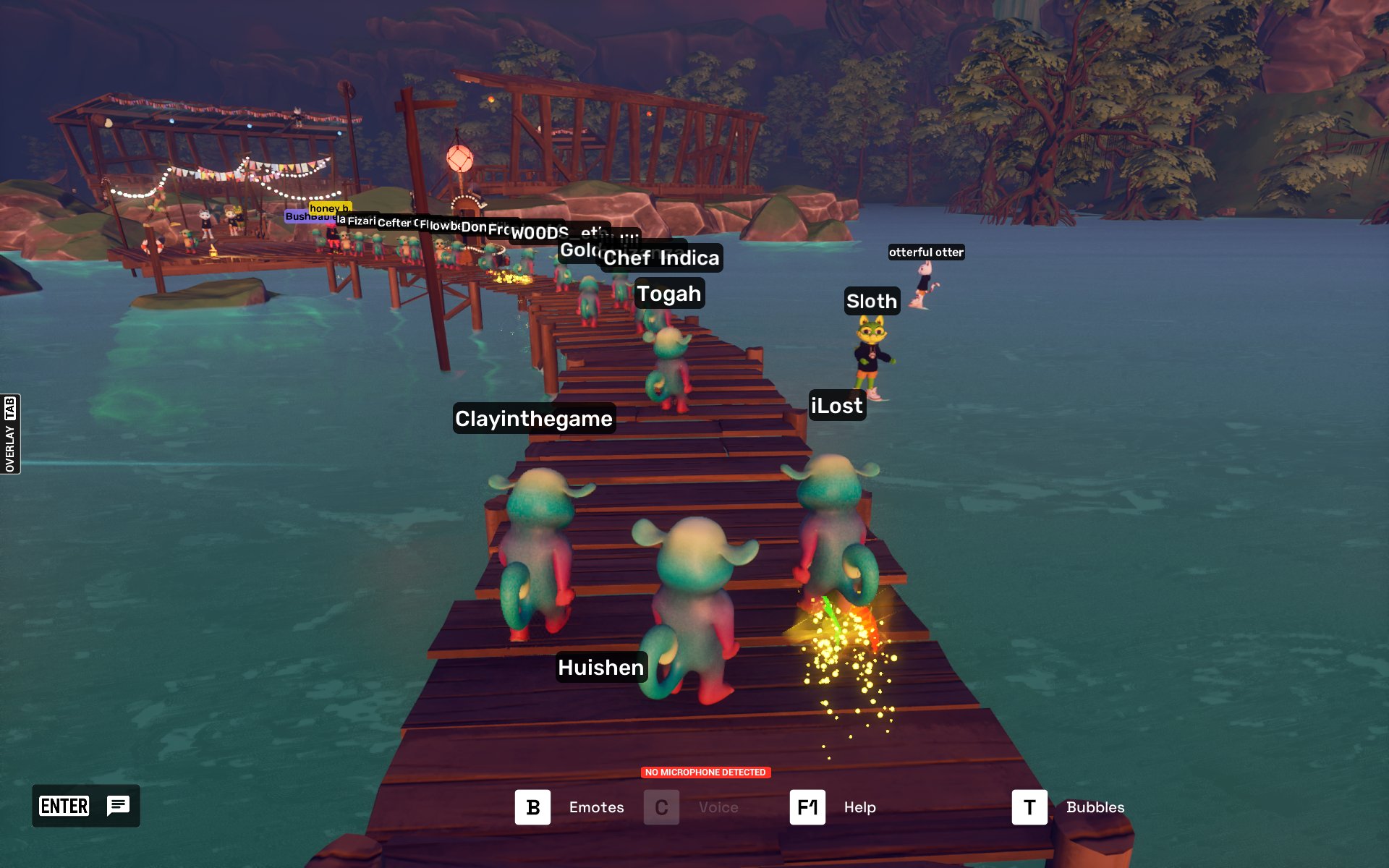
Task: Expand the Overlay side tab
Action: (10, 434)
